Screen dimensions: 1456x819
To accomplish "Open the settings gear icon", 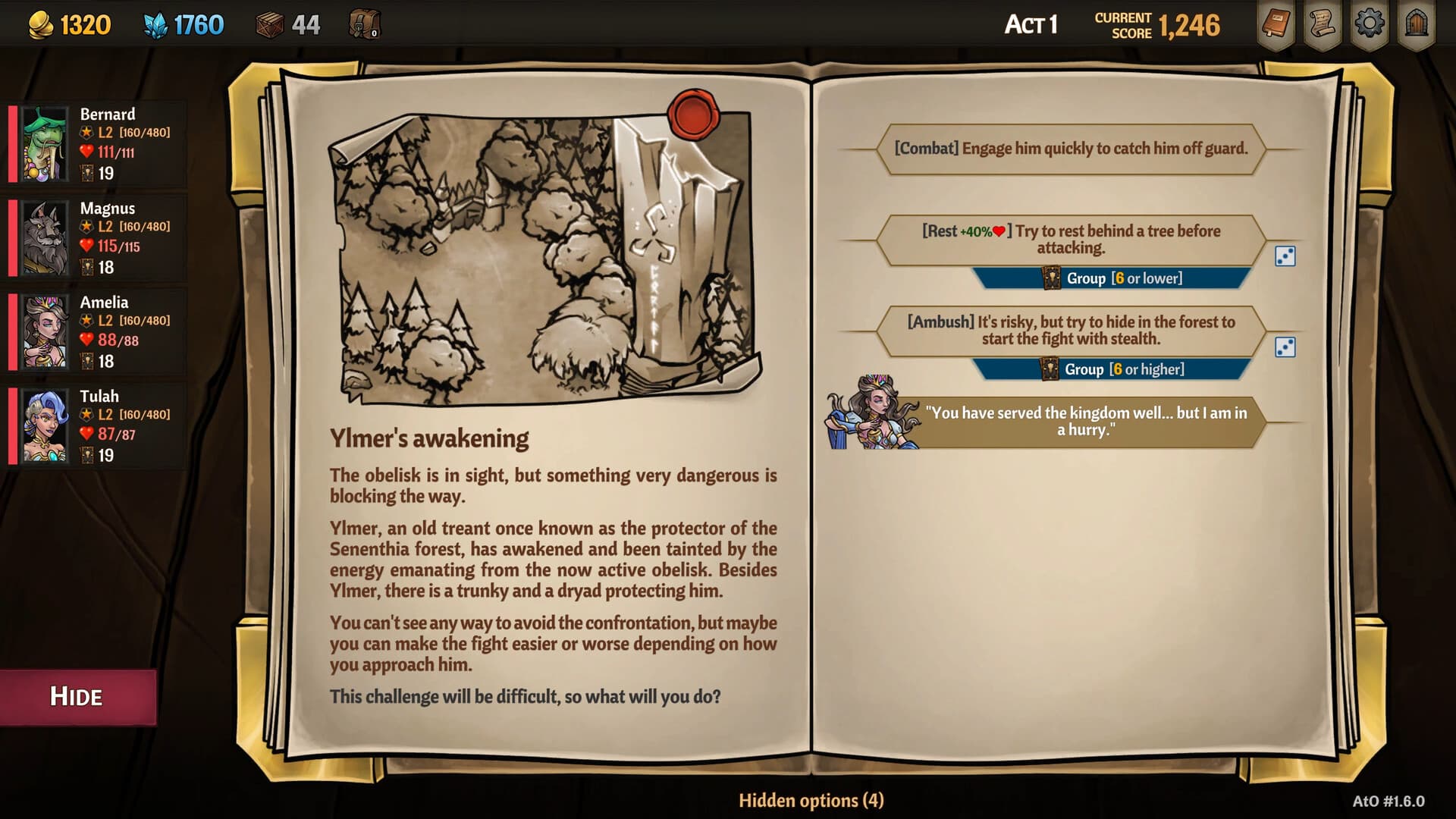I will [x=1369, y=24].
